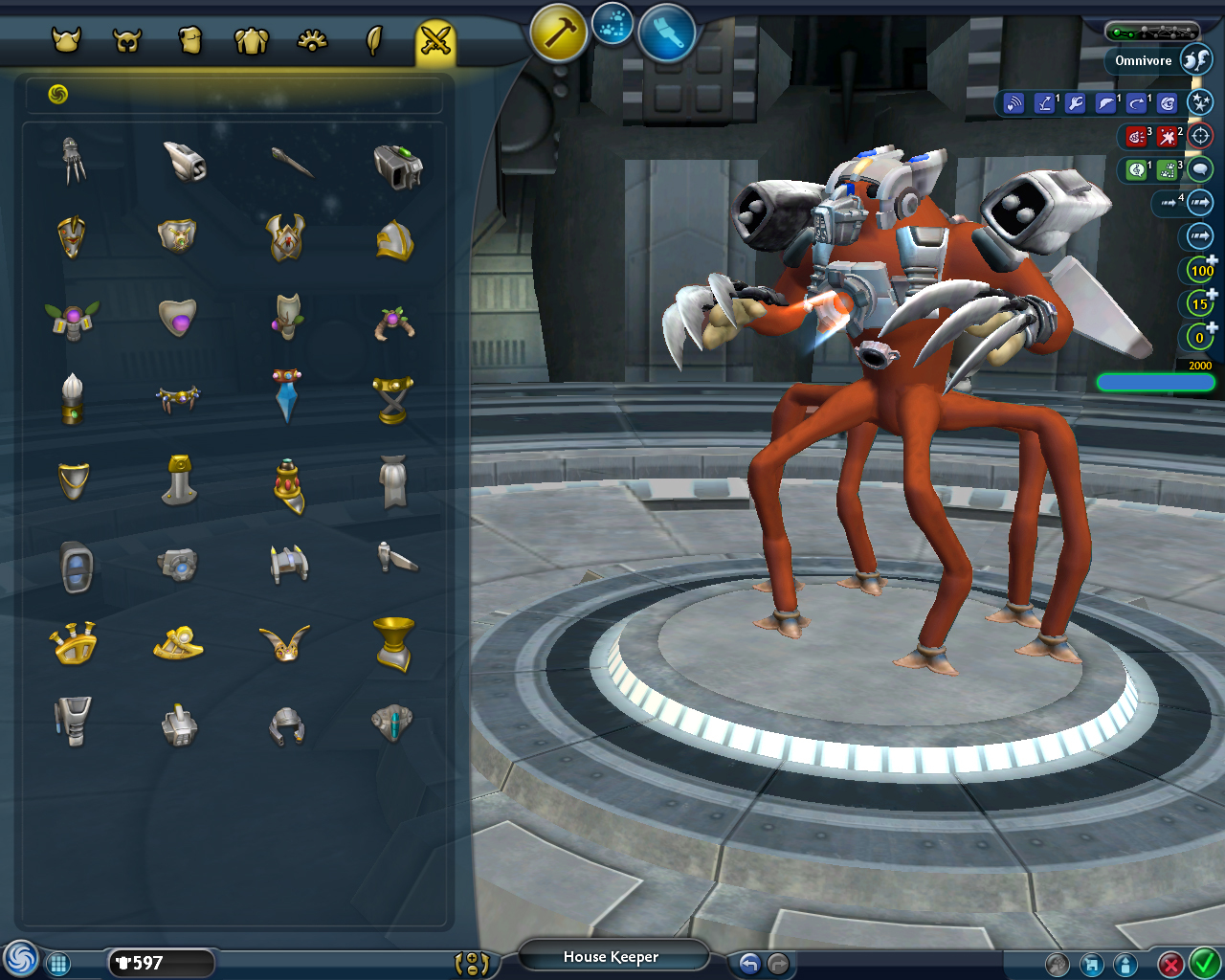1225x980 pixels.
Task: Pick the golden goblet part
Action: [x=393, y=643]
